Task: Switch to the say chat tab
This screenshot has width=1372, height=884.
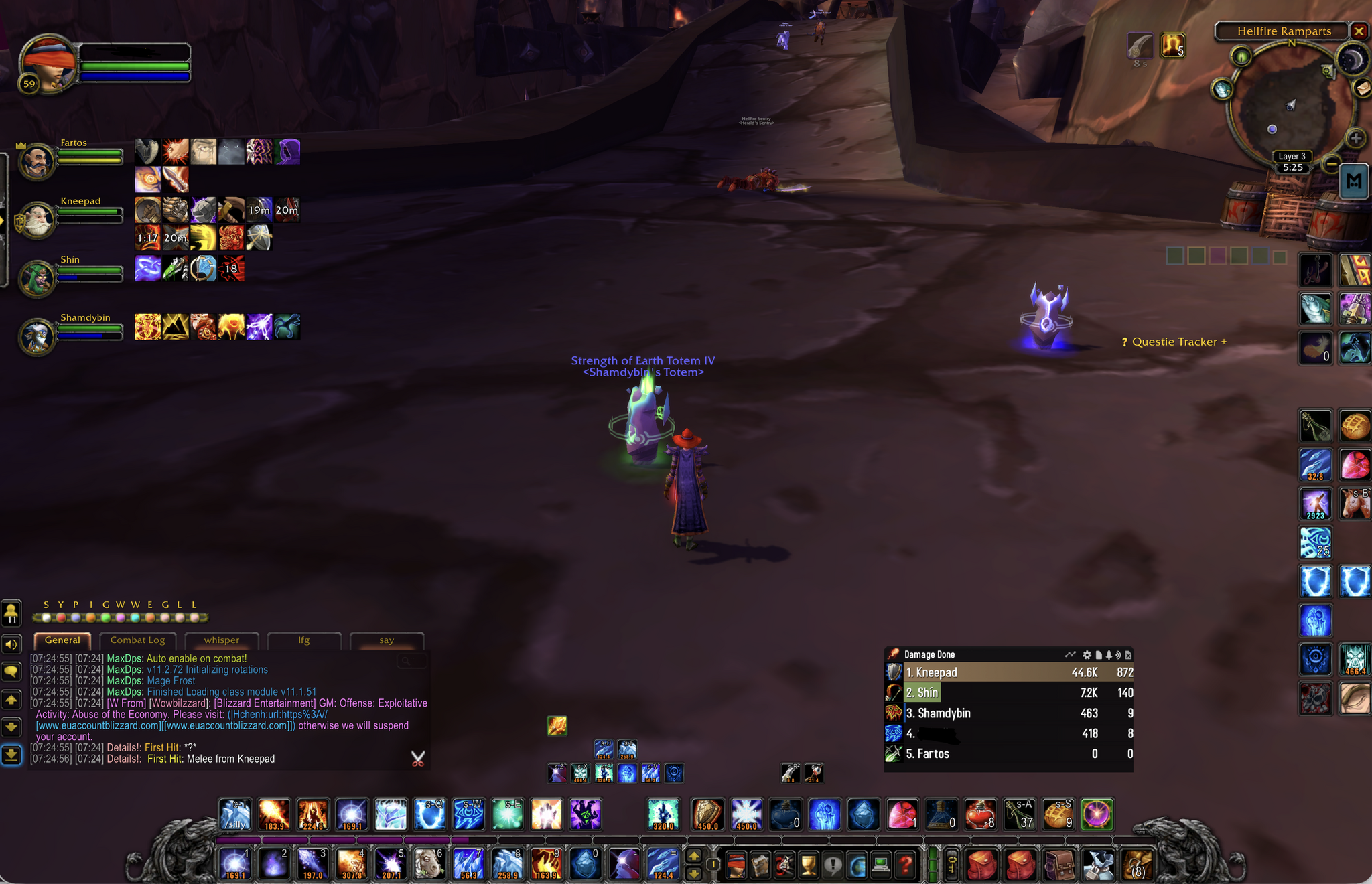Action: [387, 640]
